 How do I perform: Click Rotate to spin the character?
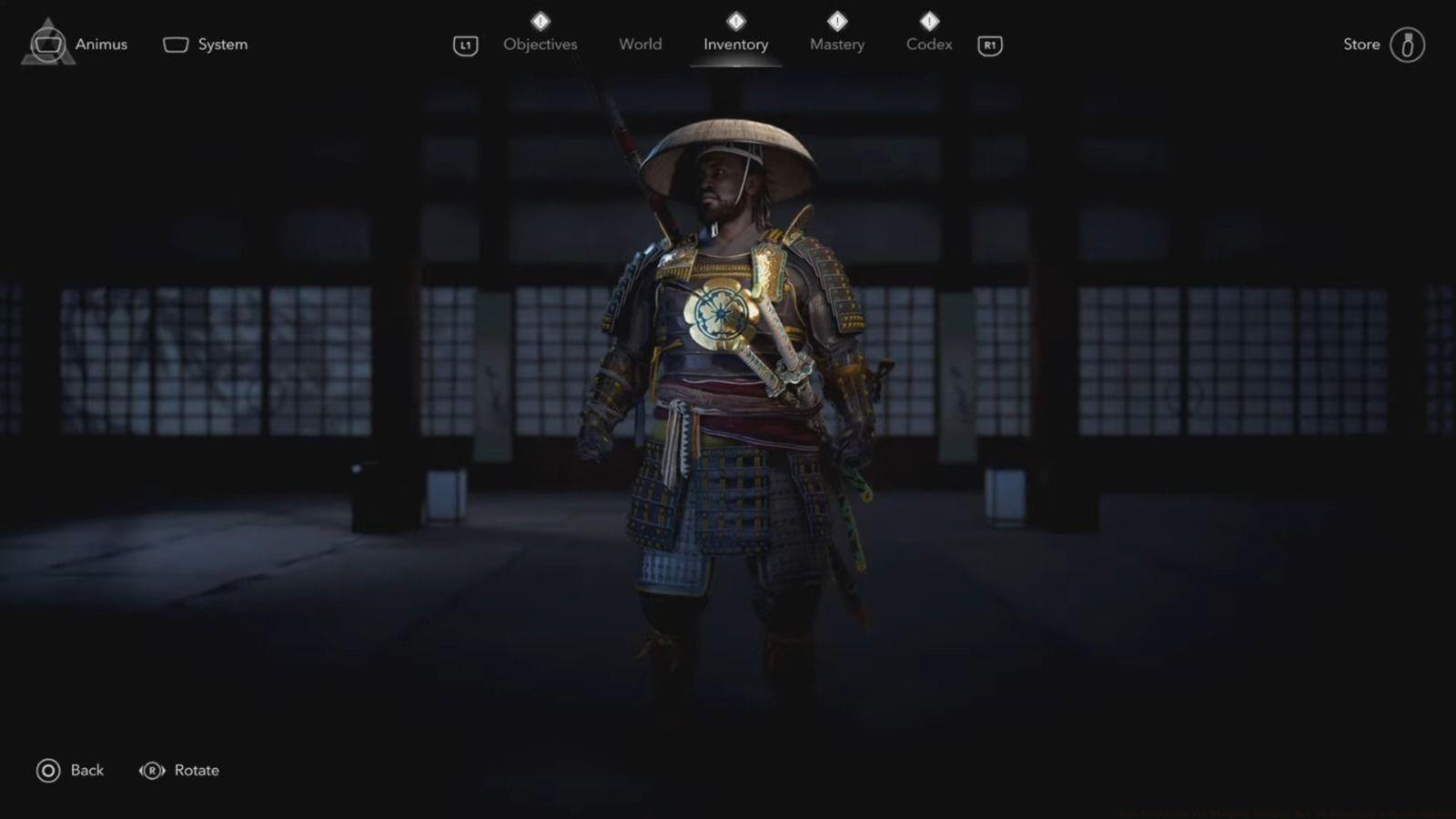coord(197,770)
